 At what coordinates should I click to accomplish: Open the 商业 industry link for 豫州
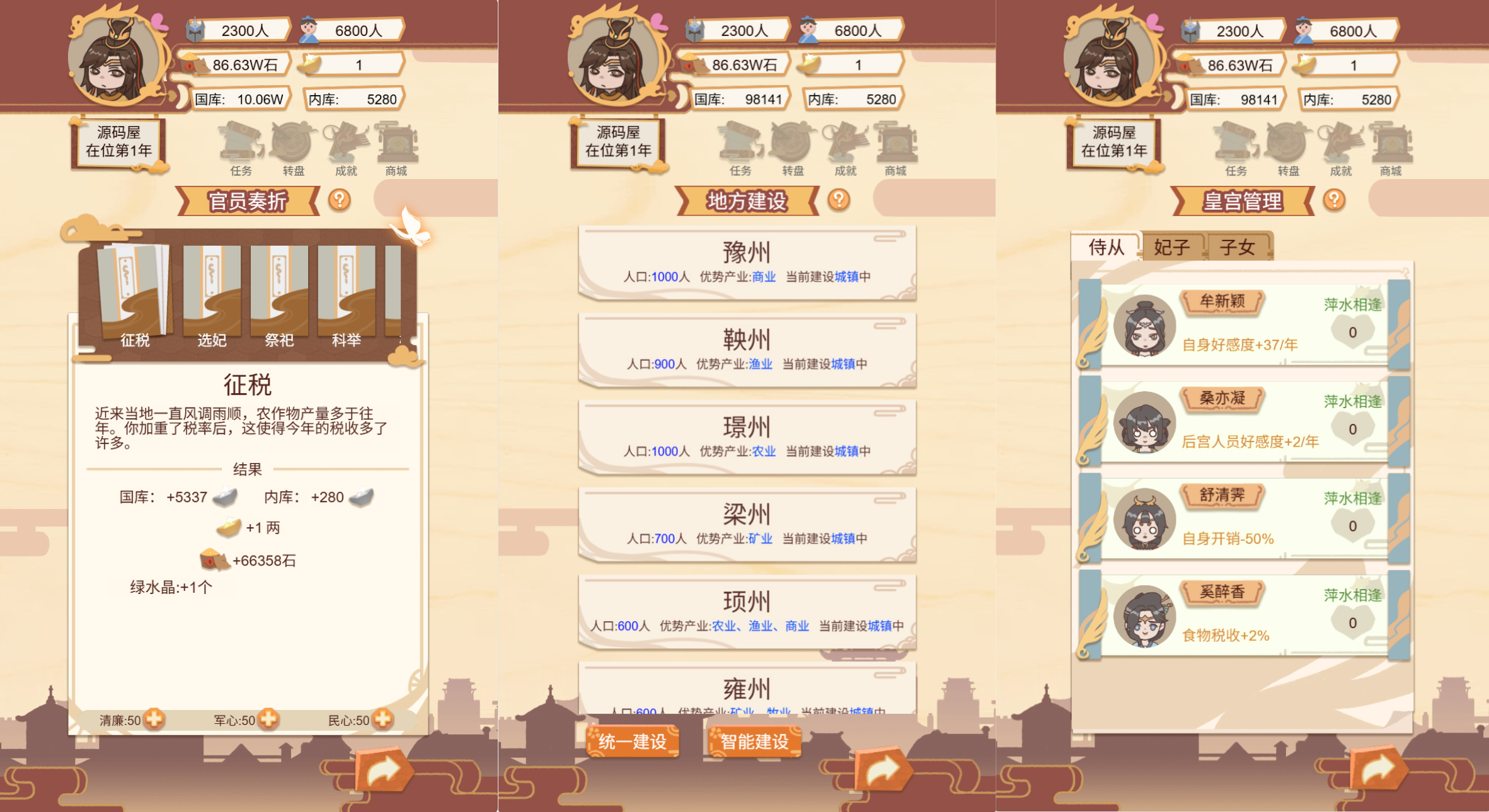pyautogui.click(x=763, y=276)
